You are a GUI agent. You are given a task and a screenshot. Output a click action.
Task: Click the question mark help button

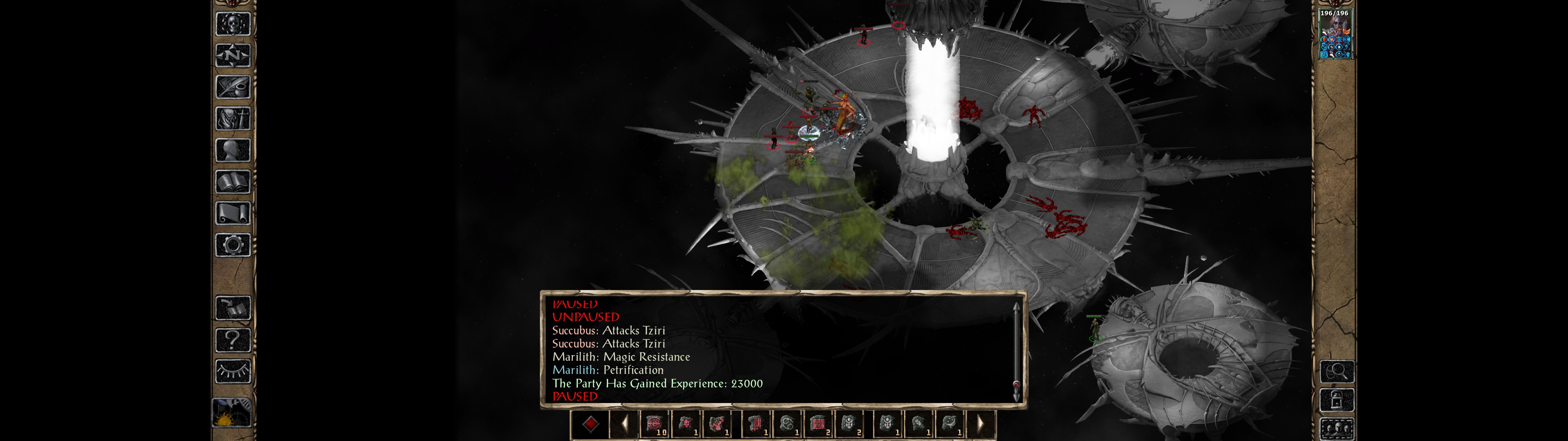tap(233, 339)
